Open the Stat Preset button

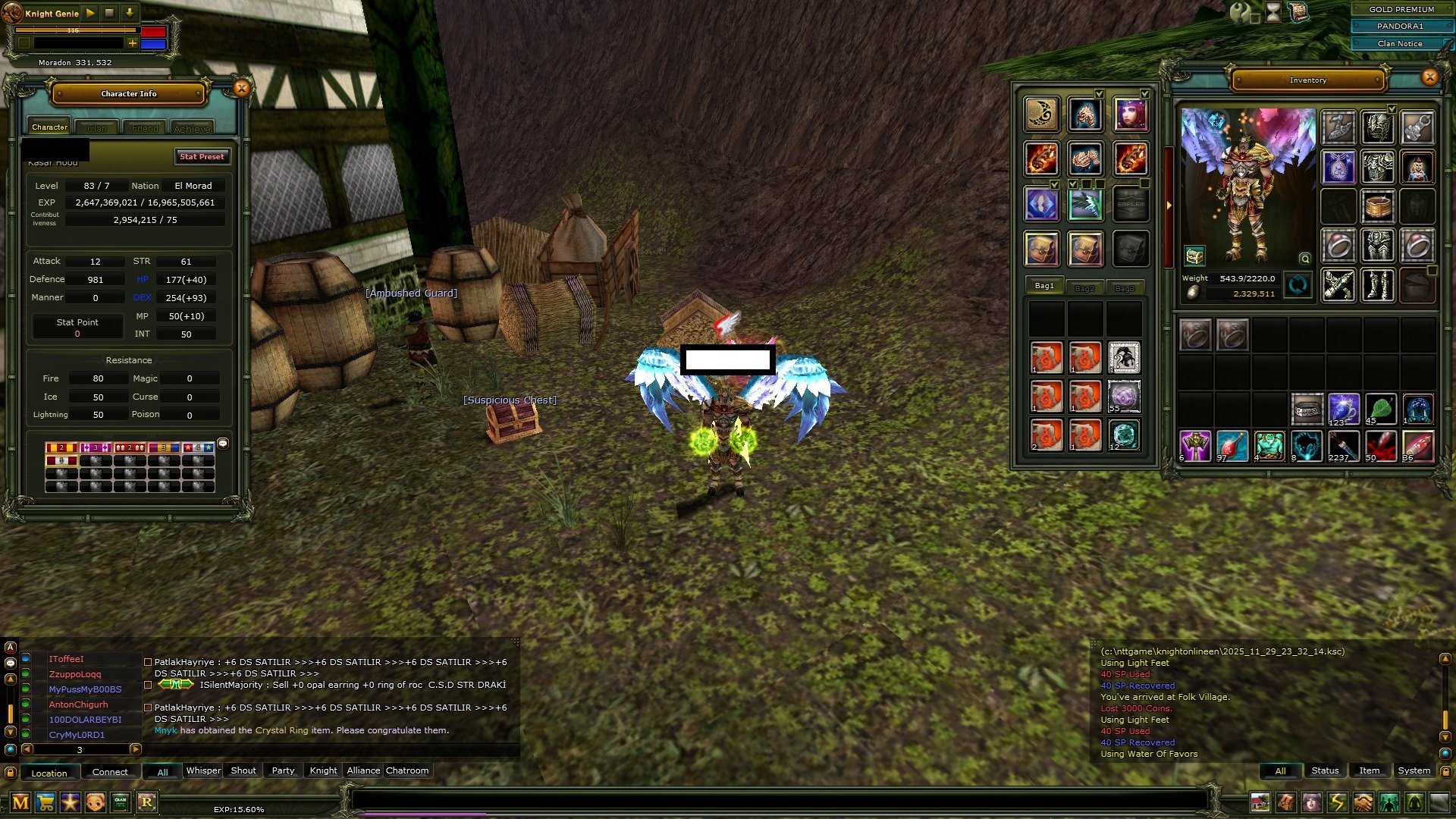pos(202,156)
